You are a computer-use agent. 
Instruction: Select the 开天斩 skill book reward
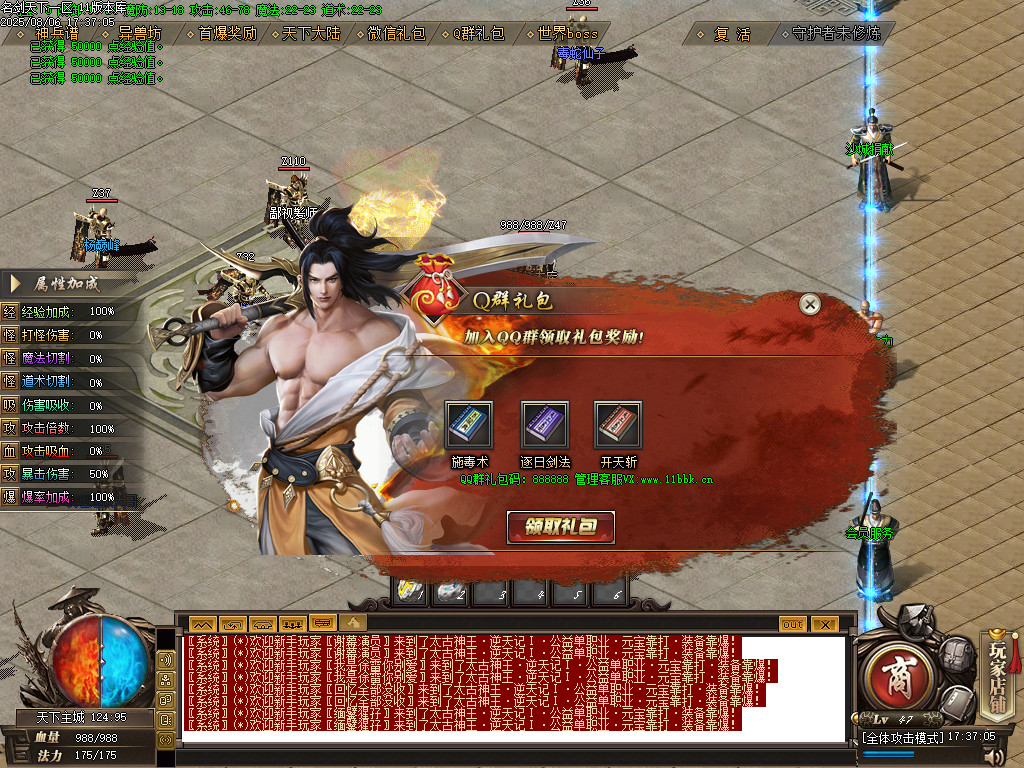click(618, 426)
